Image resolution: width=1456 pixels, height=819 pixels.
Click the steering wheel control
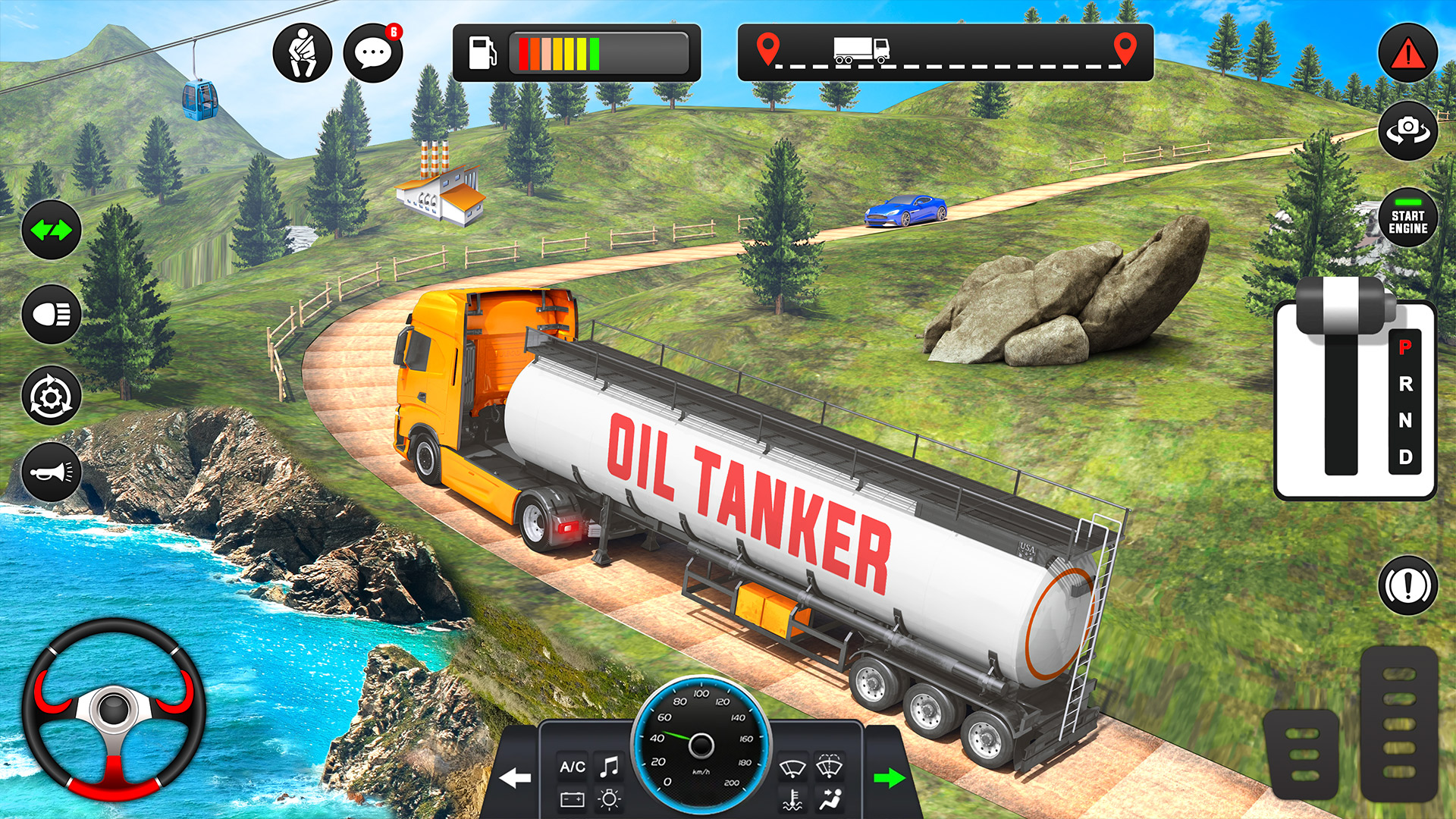pyautogui.click(x=114, y=709)
